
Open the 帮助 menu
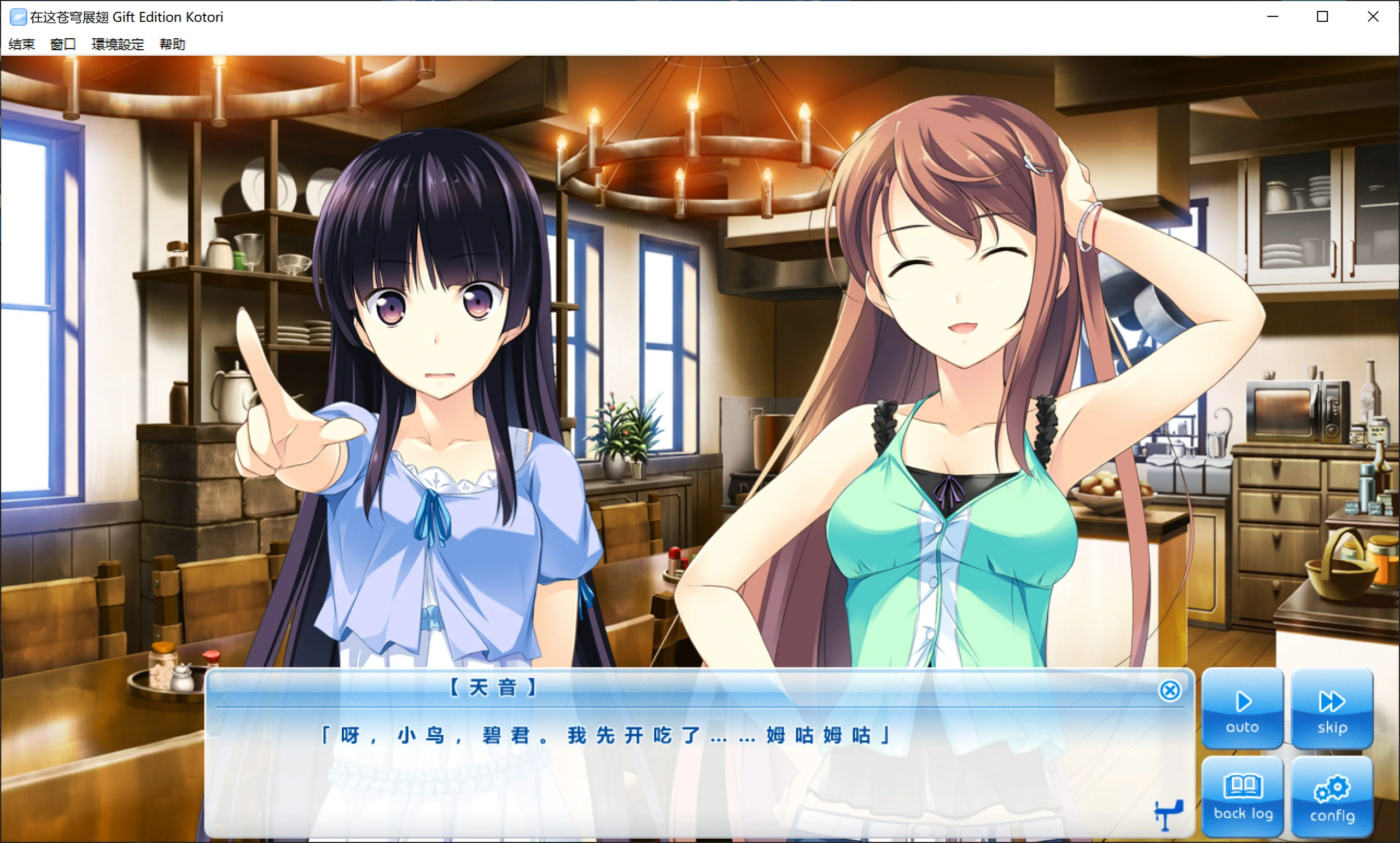pyautogui.click(x=172, y=44)
